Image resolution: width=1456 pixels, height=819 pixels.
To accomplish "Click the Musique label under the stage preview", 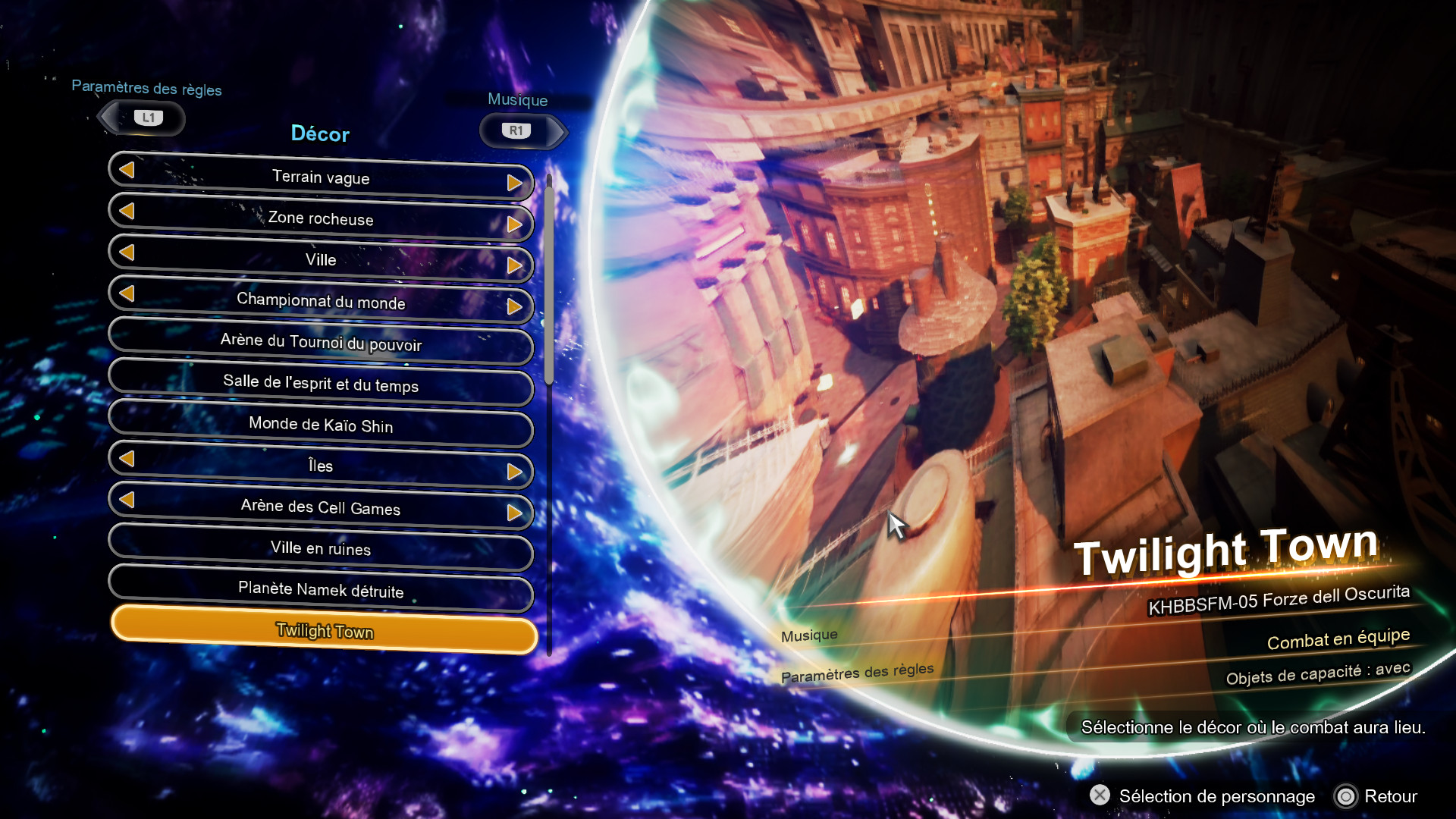I will point(809,634).
